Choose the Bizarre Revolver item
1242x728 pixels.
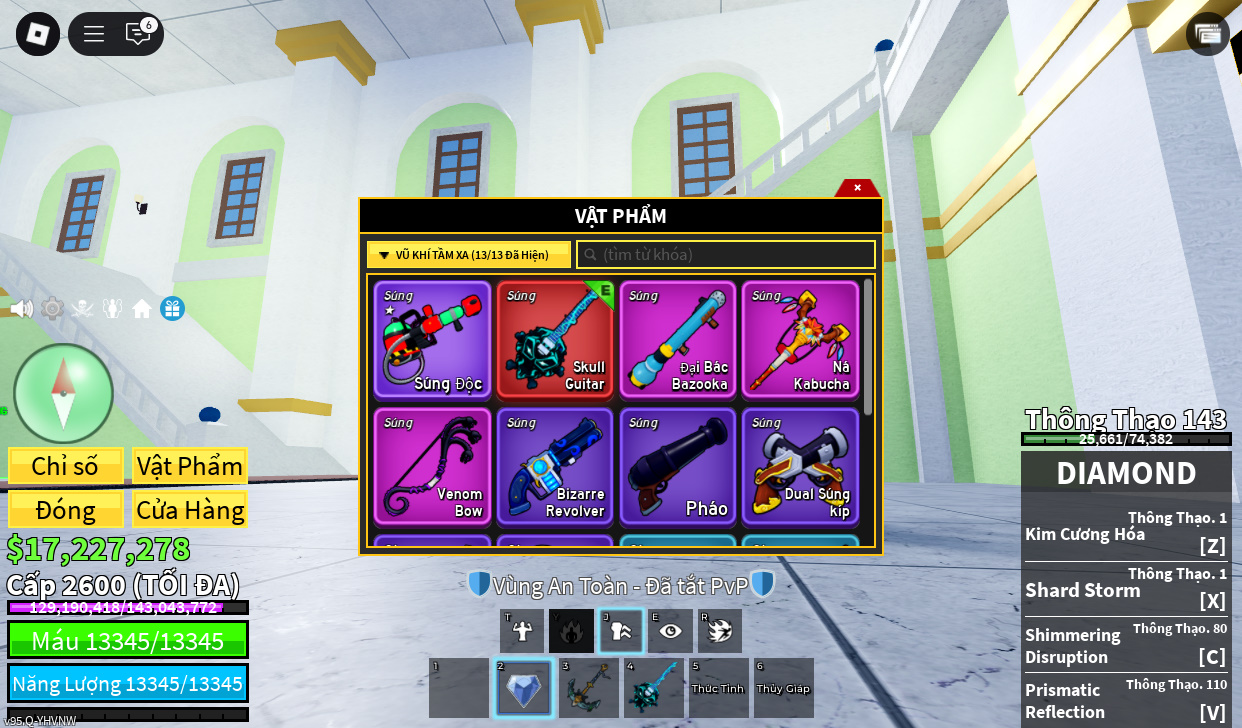(555, 466)
